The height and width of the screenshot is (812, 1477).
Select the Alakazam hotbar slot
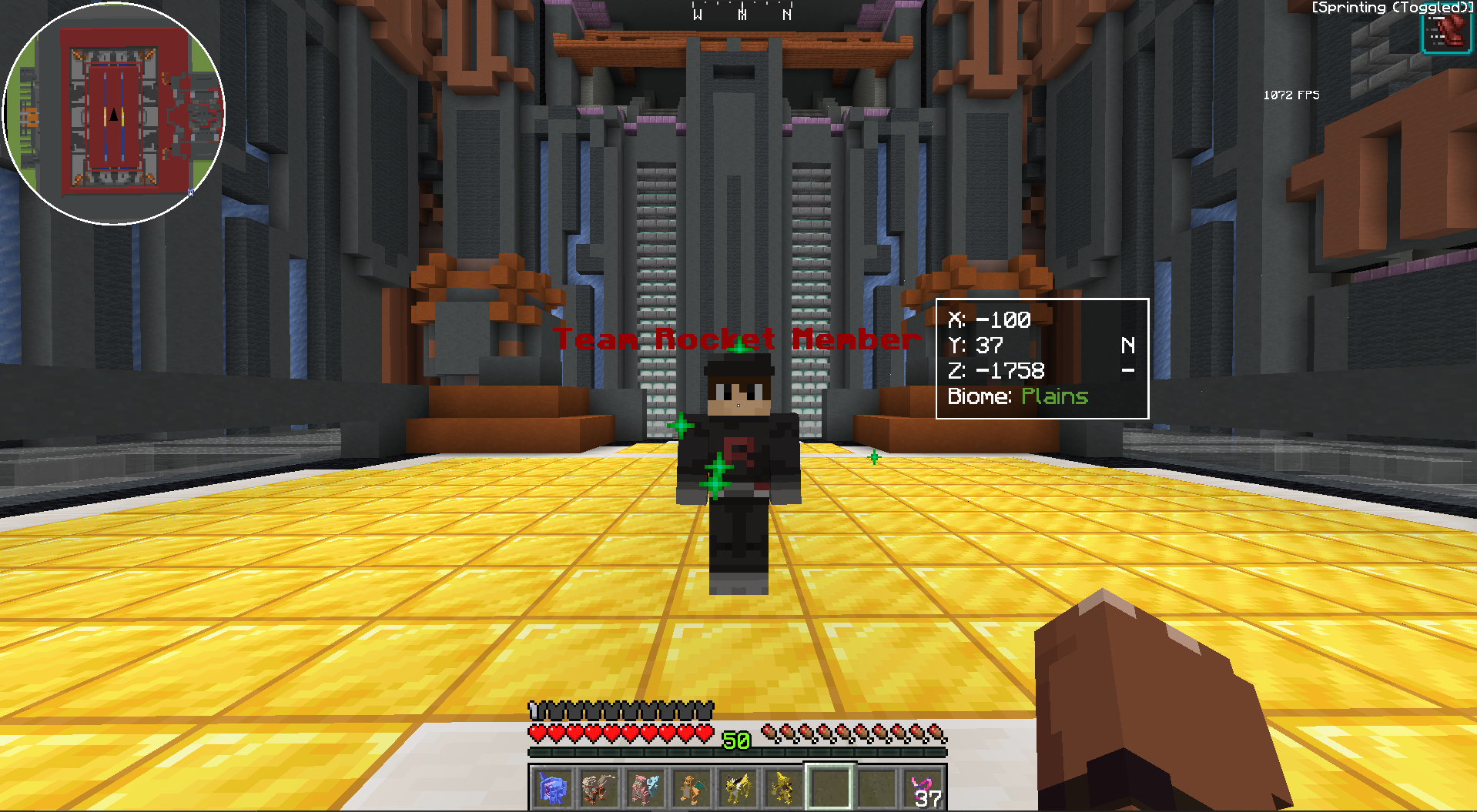coord(783,788)
